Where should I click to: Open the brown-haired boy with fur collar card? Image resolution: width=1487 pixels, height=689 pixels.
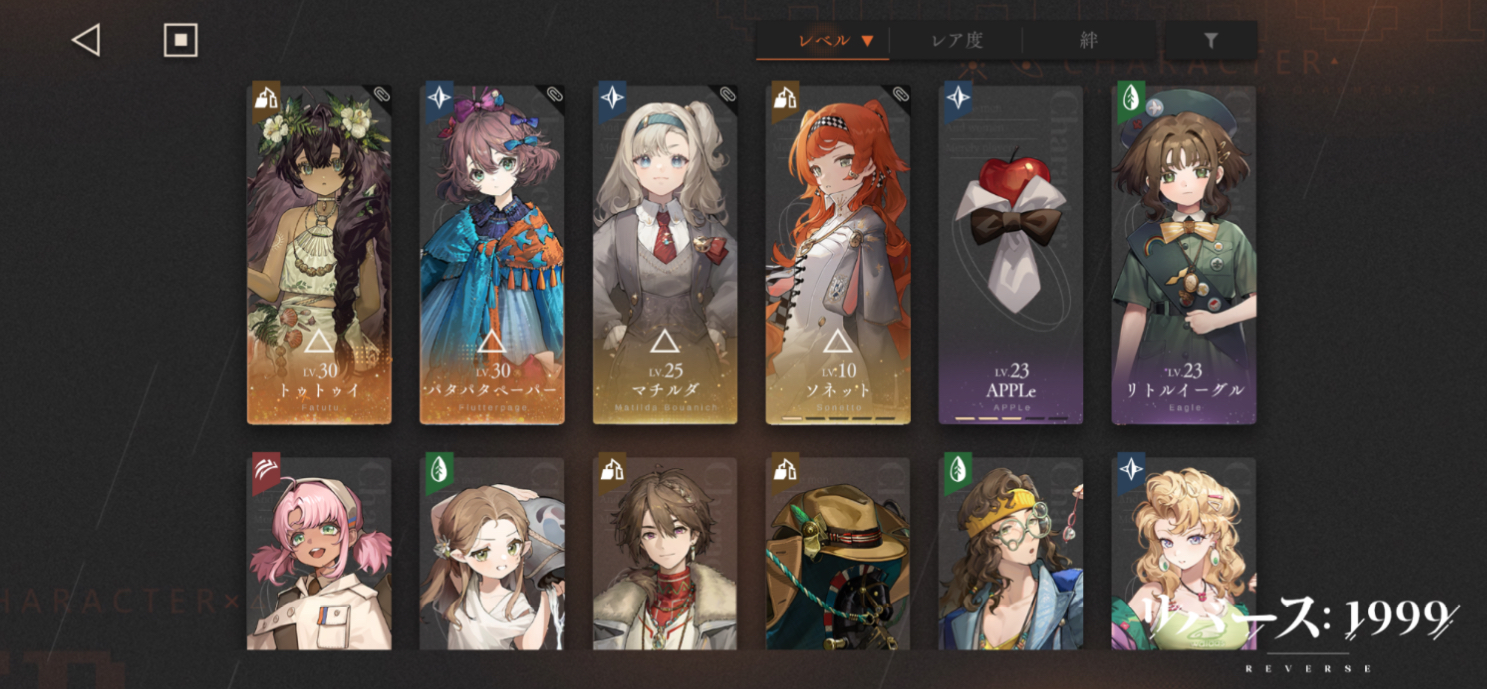[665, 553]
